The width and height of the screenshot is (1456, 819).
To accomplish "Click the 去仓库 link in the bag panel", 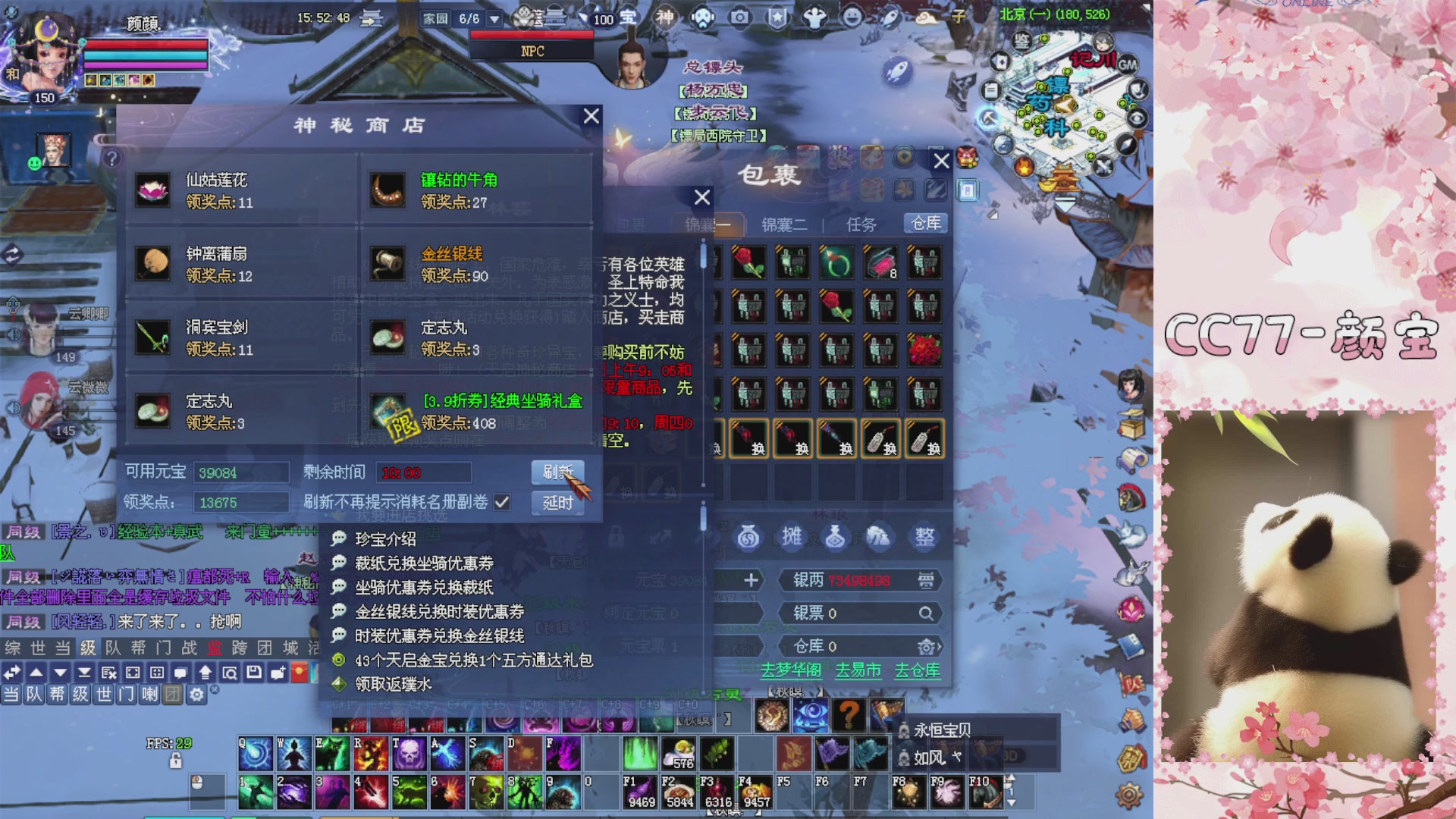I will [x=918, y=670].
